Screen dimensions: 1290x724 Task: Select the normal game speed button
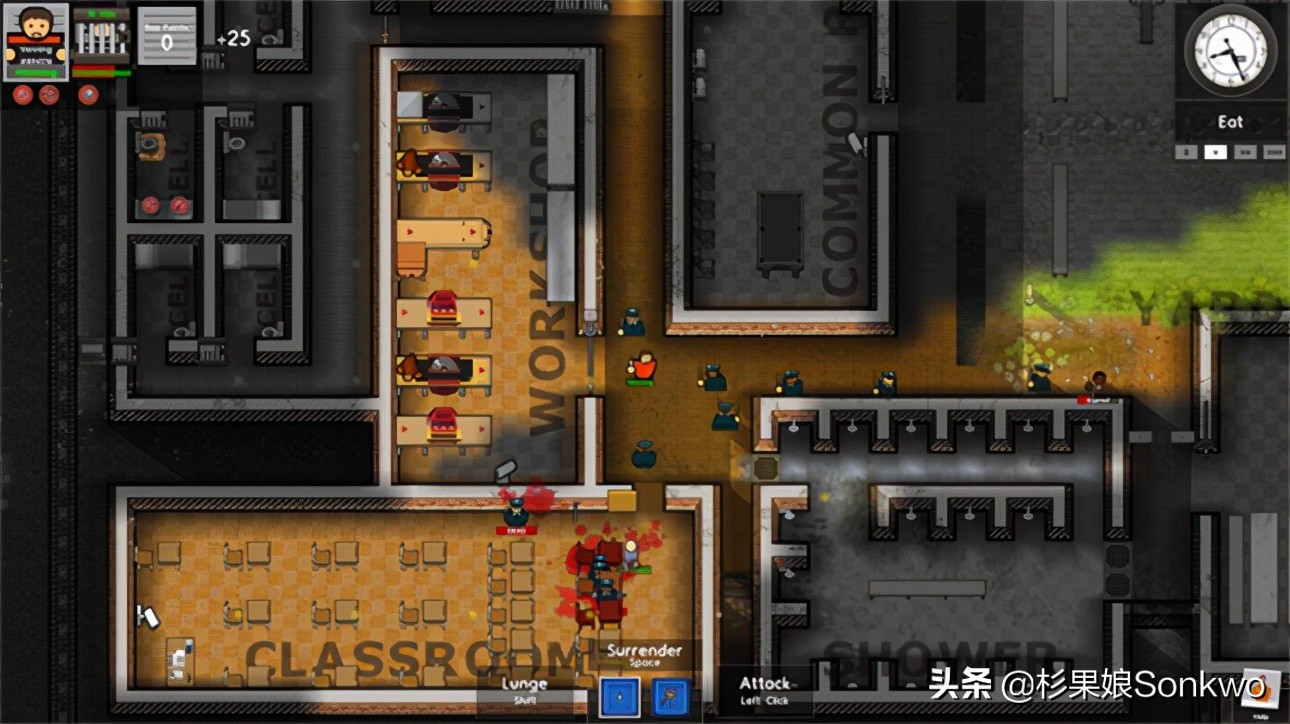(x=1216, y=152)
